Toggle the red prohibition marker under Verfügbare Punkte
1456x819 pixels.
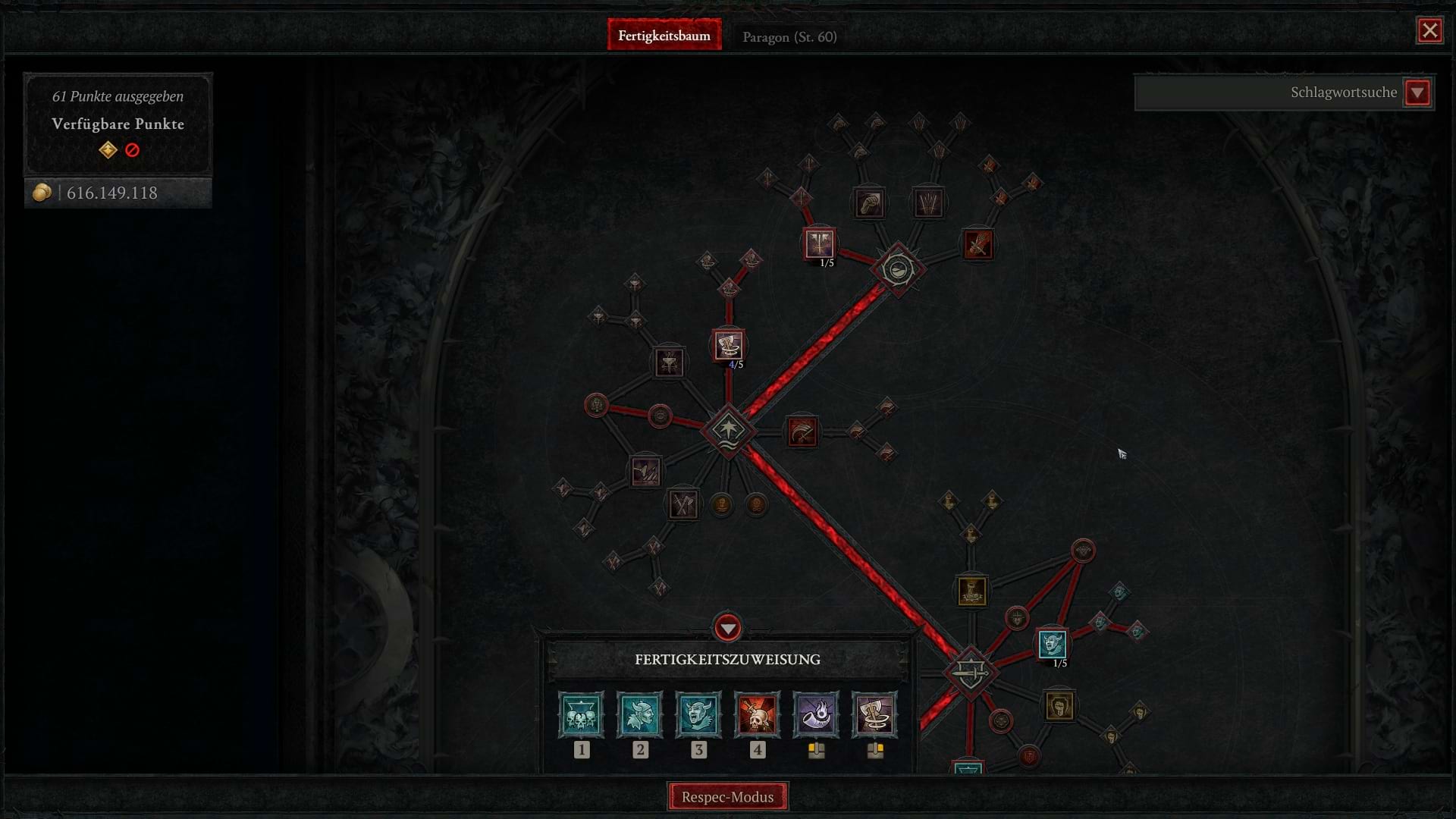[133, 150]
